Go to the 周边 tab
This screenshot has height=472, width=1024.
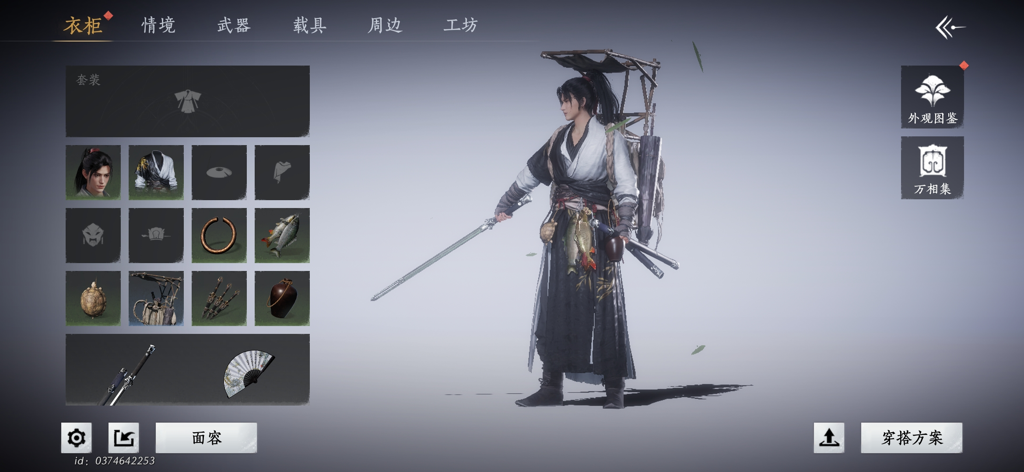click(x=385, y=26)
